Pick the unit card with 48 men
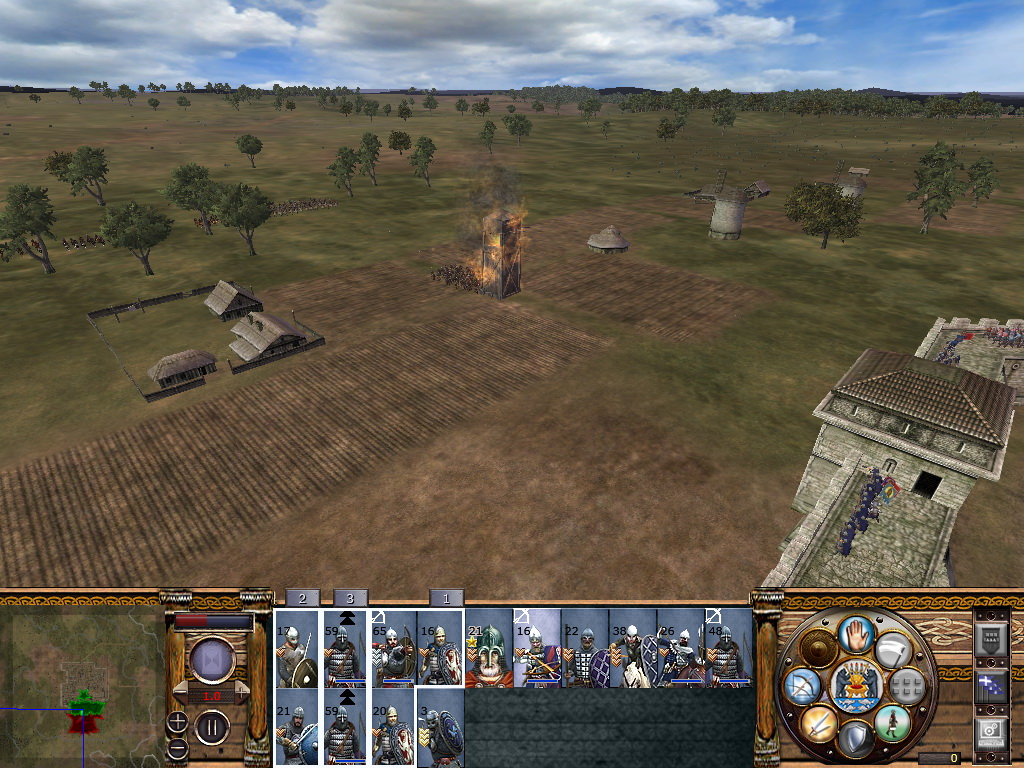Screen dimensions: 1024x768 click(x=729, y=649)
